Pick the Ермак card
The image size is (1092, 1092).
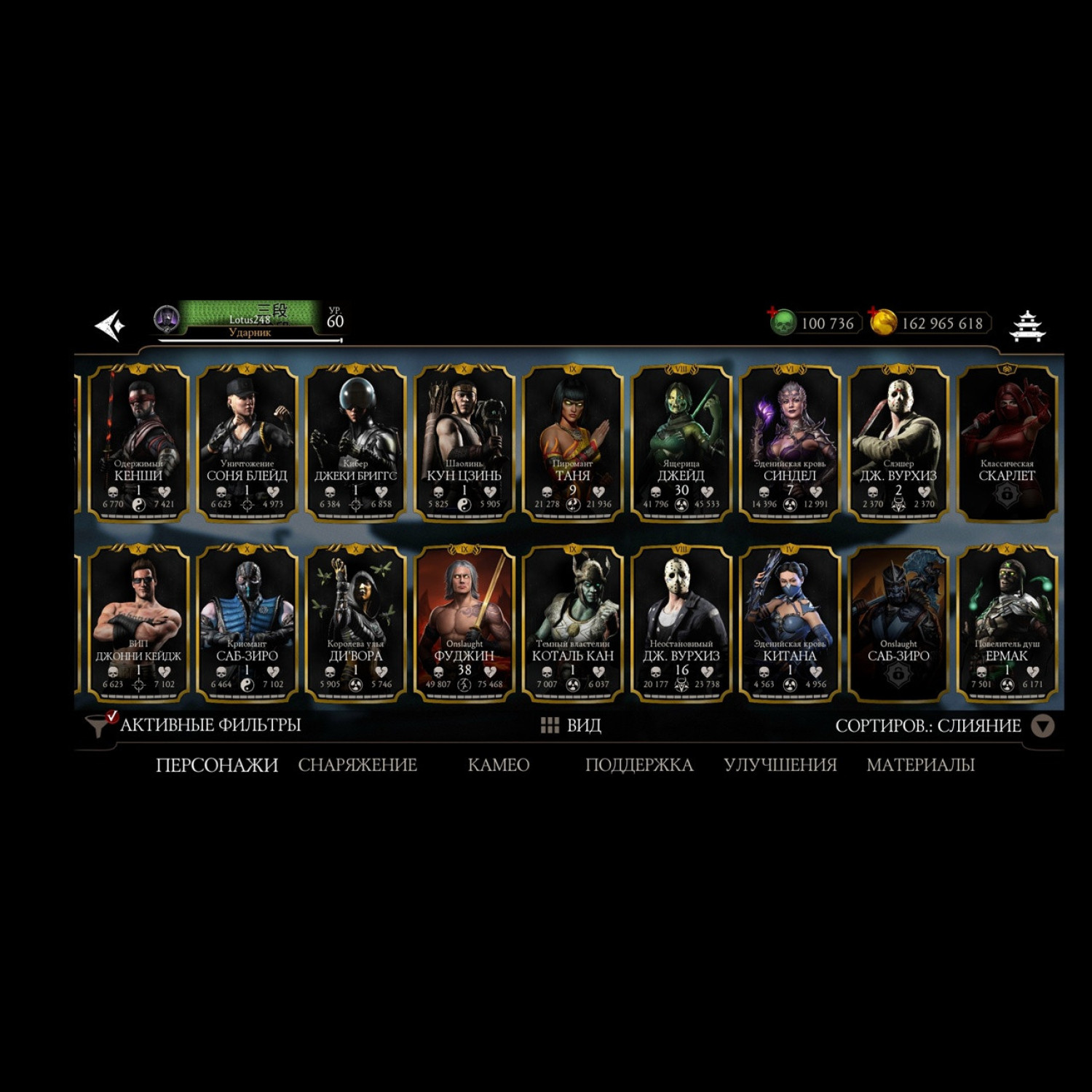pos(1006,623)
